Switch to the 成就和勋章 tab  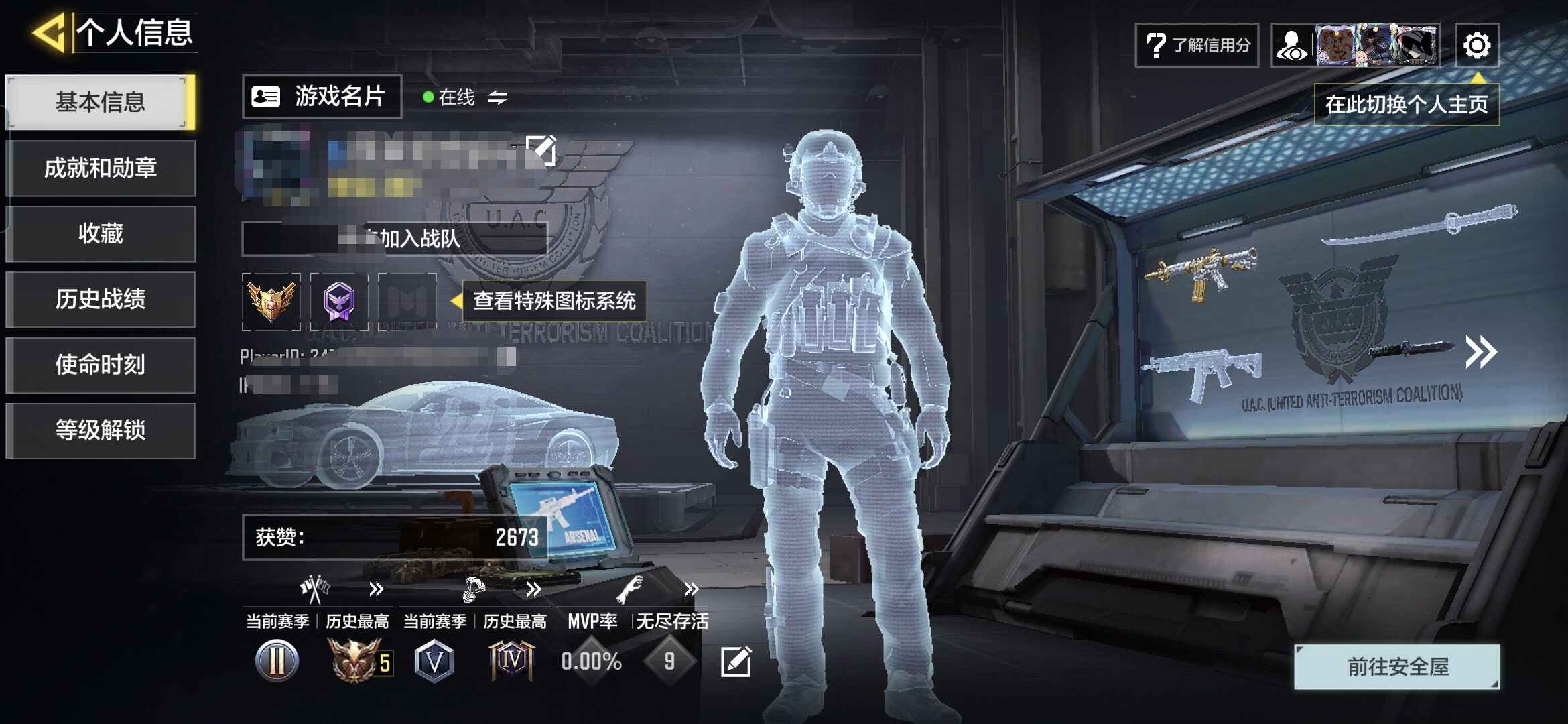(101, 168)
